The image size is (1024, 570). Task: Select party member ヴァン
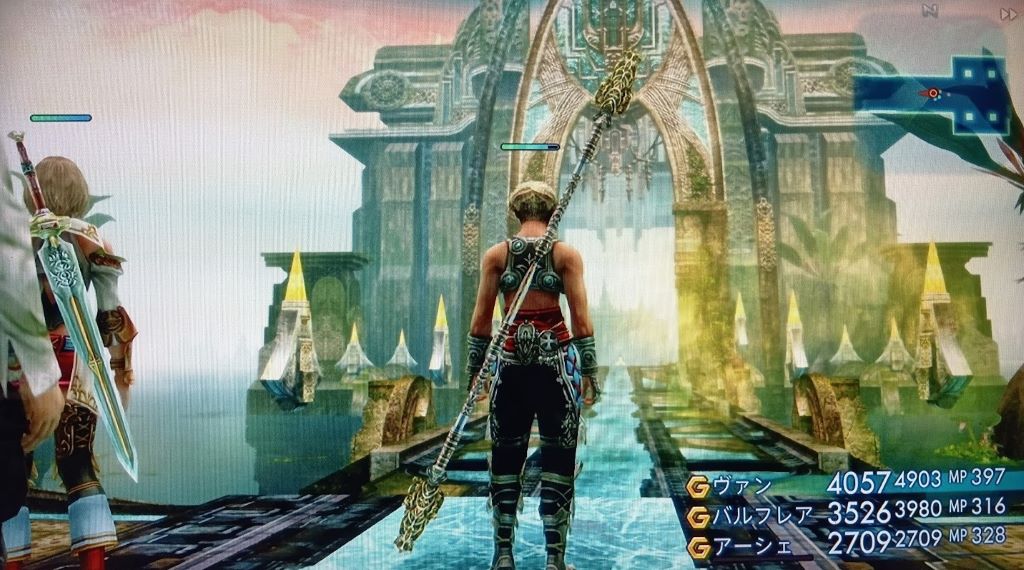coord(746,487)
